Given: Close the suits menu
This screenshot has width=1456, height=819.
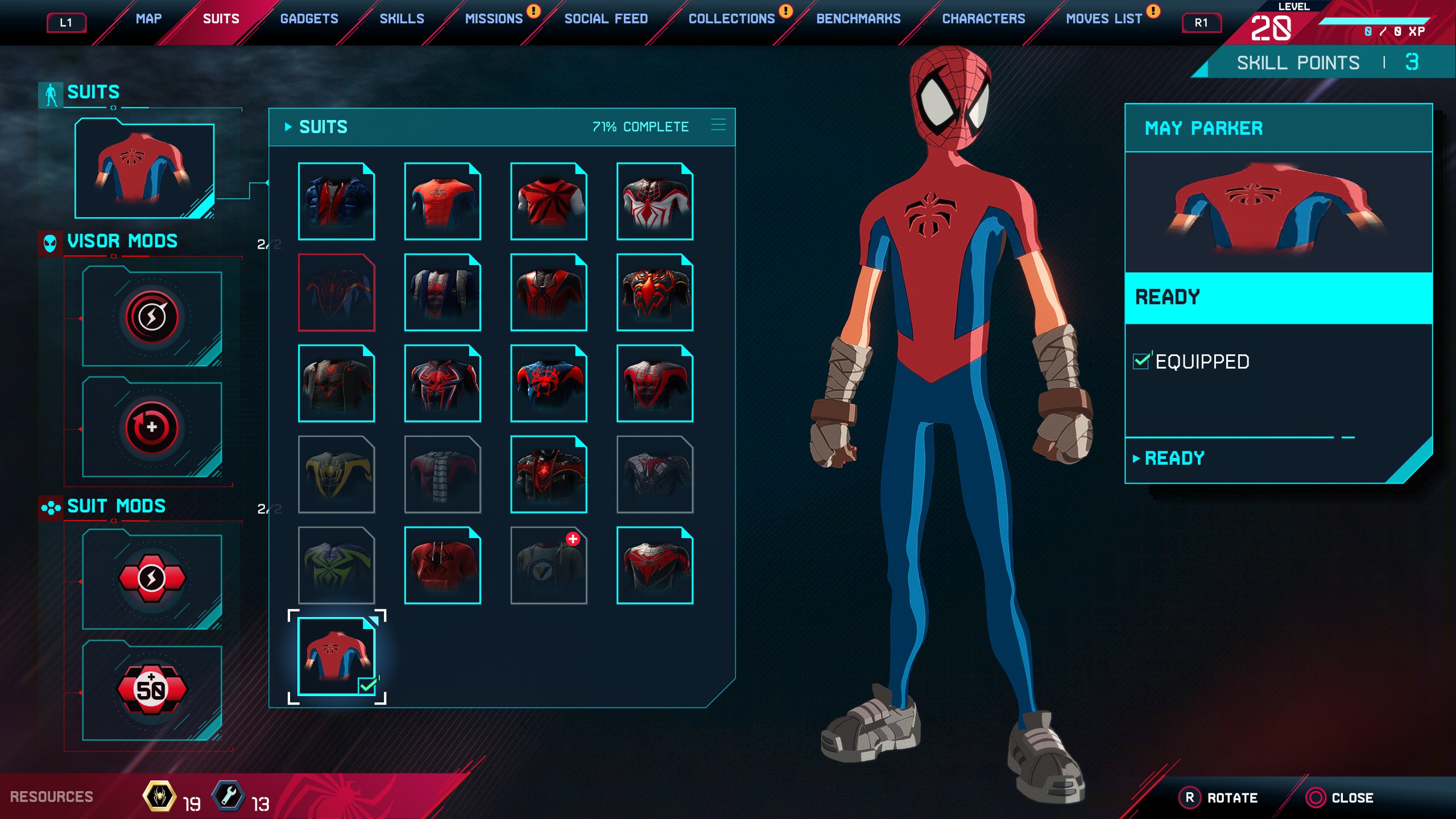Looking at the screenshot, I should tap(1339, 798).
